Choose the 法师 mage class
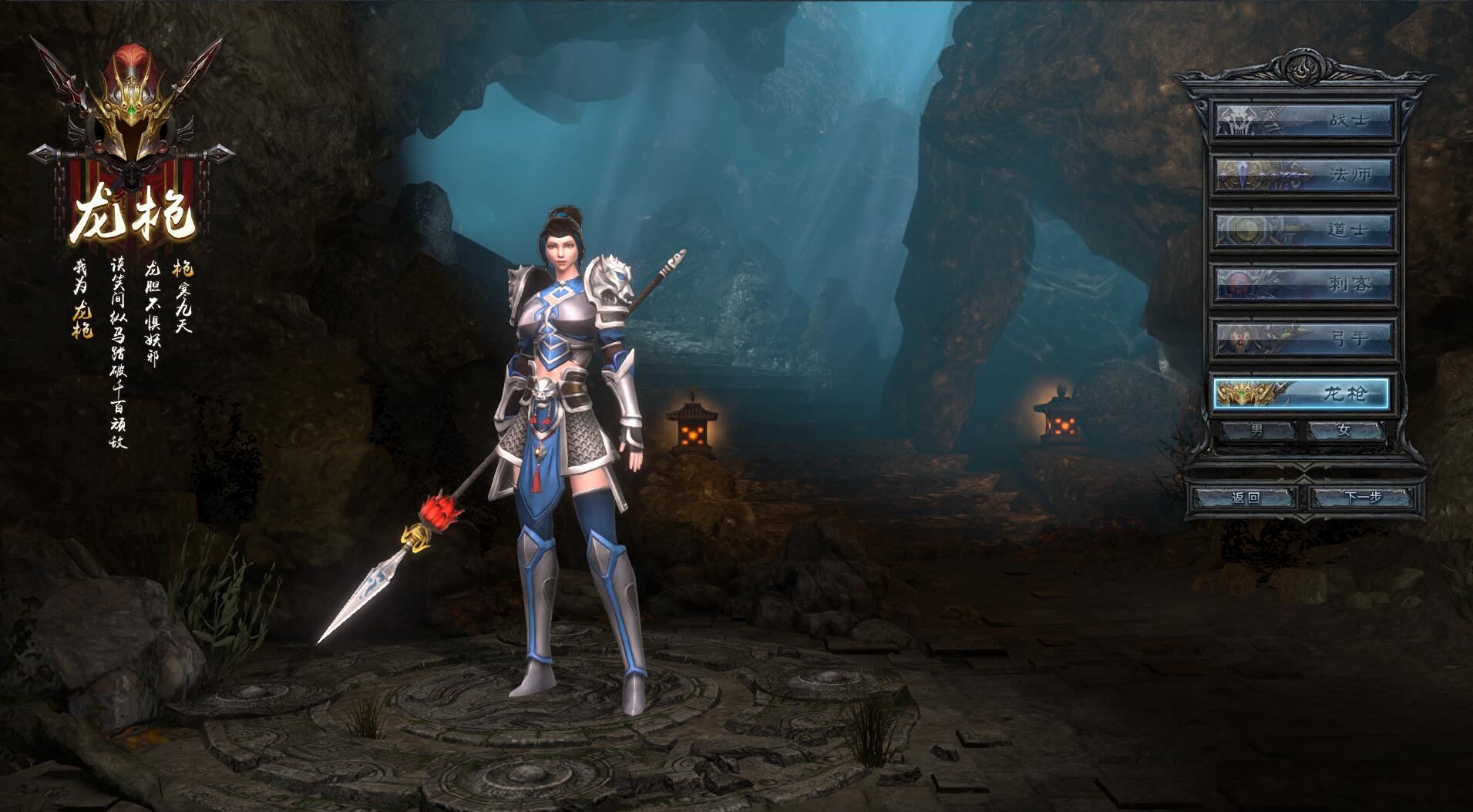This screenshot has height=812, width=1473. click(x=1304, y=175)
